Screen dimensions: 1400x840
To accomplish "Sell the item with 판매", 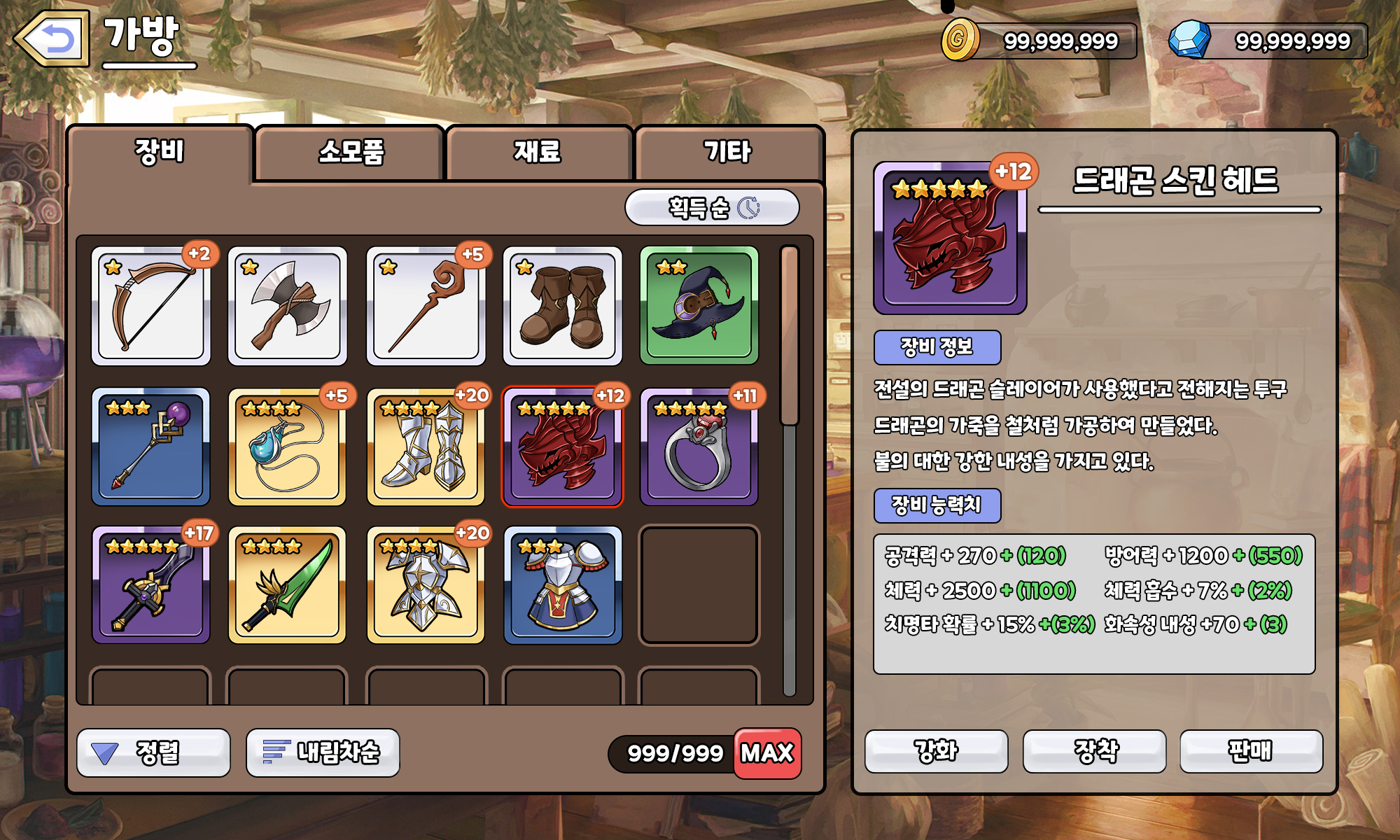I will click(1252, 751).
